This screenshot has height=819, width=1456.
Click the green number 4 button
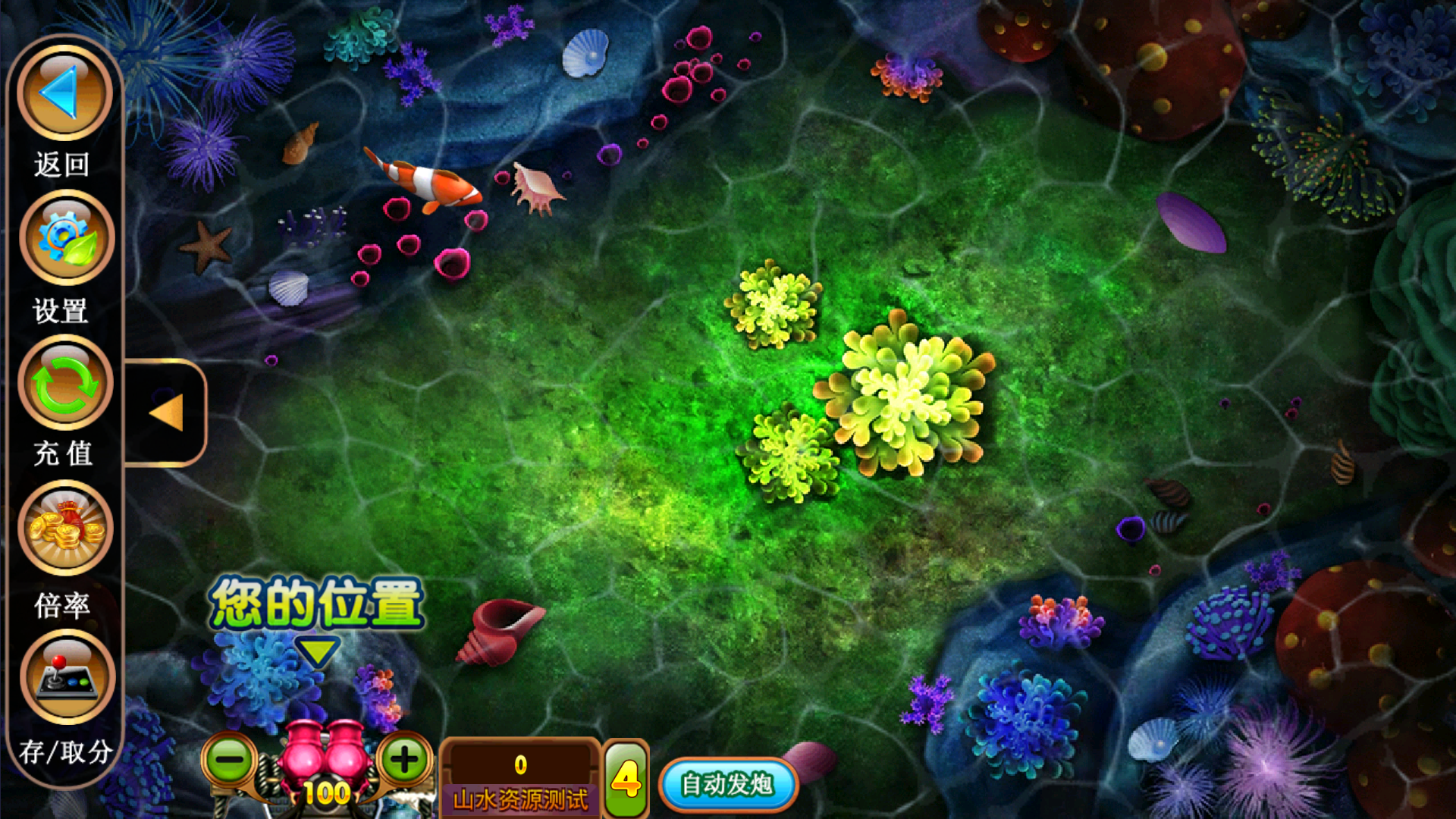pyautogui.click(x=626, y=780)
